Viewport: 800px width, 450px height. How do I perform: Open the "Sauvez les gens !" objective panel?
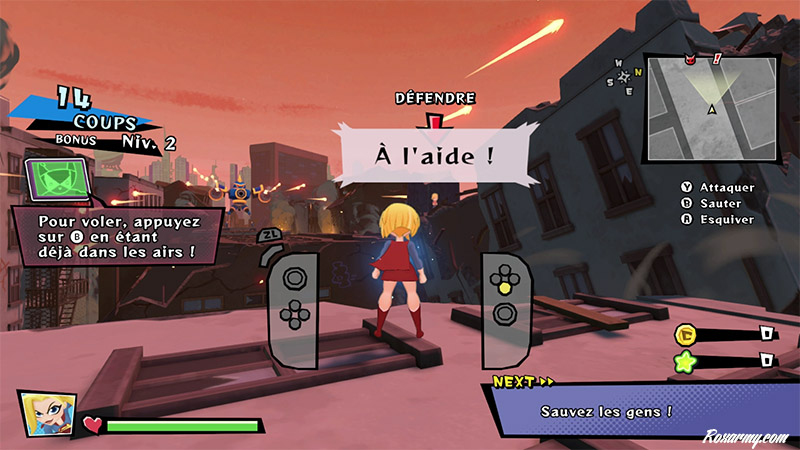[x=607, y=410]
